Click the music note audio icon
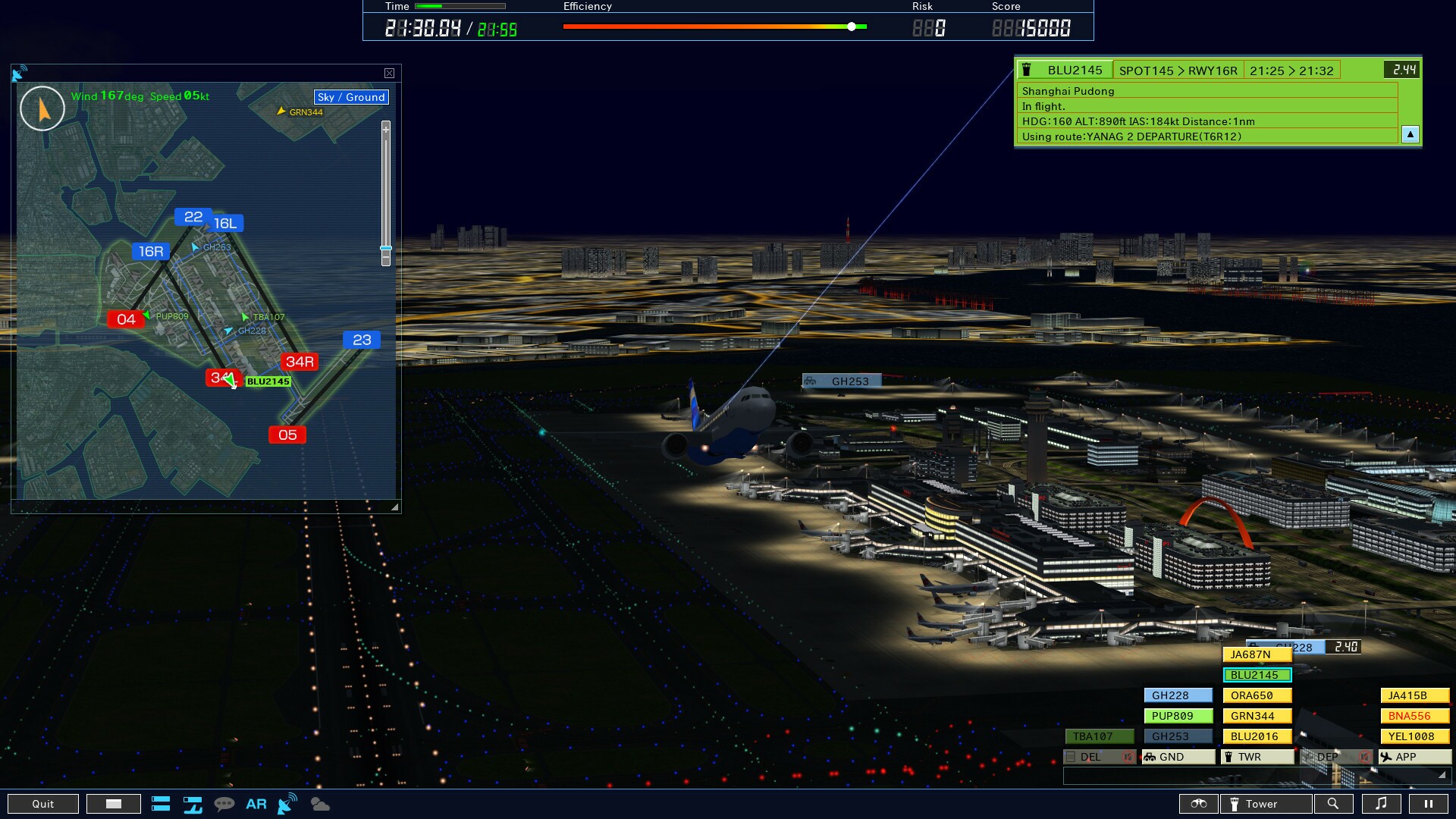1456x819 pixels. pyautogui.click(x=1381, y=804)
